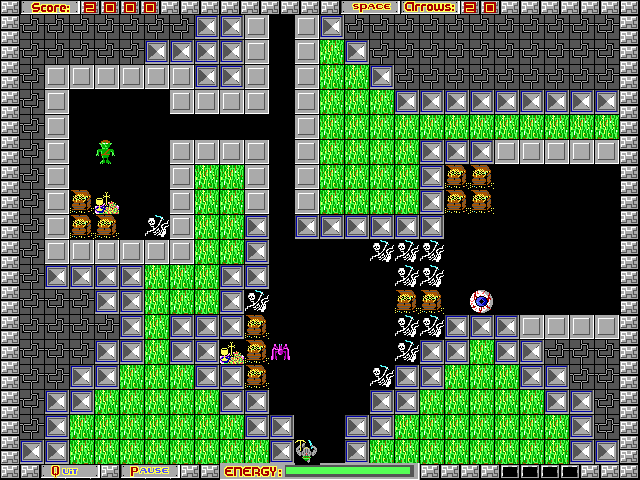The width and height of the screenshot is (640, 480).
Task: Pause the game with the Pause button
Action: [x=149, y=471]
